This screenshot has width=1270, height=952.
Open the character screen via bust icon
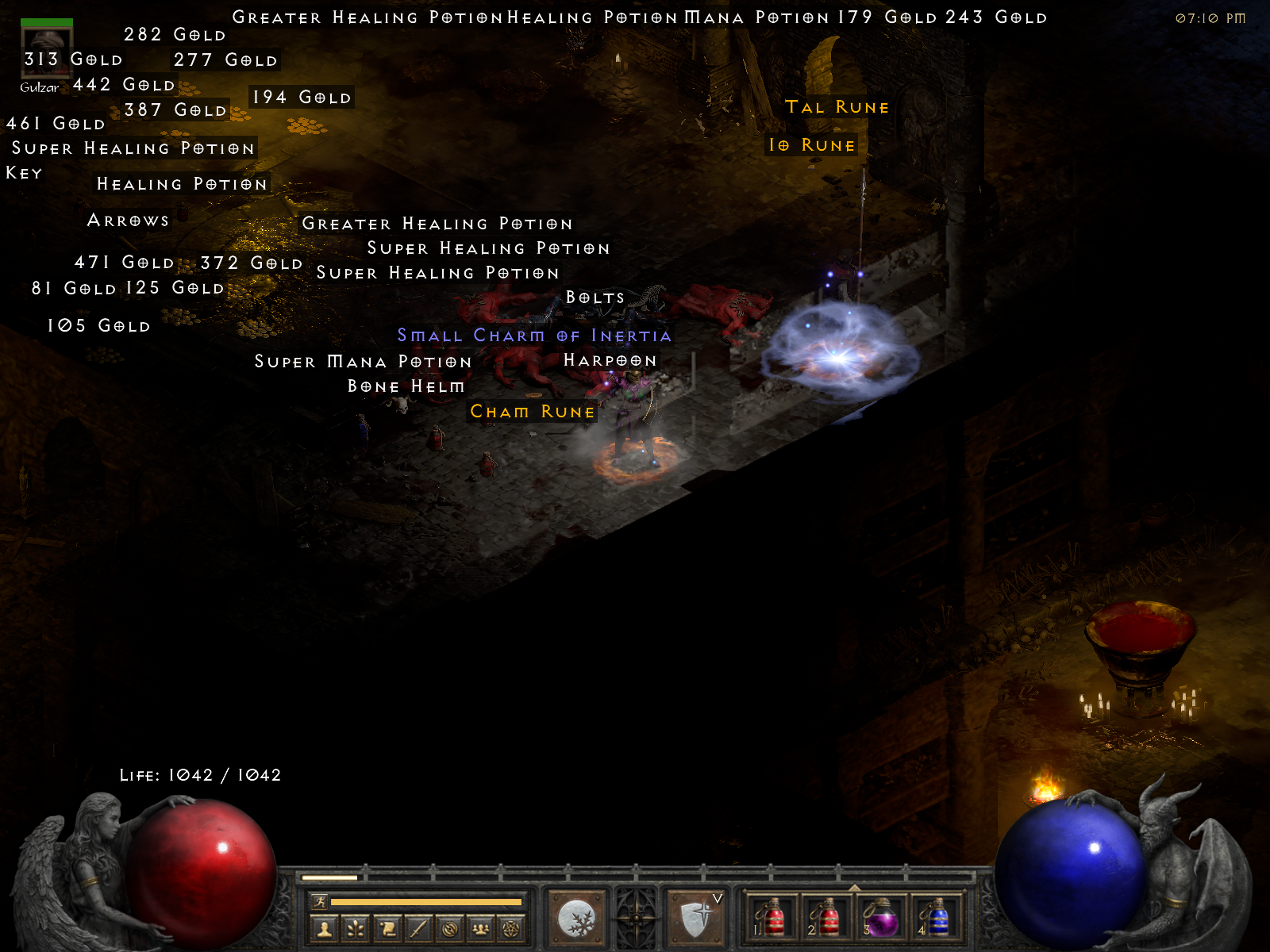[x=325, y=927]
